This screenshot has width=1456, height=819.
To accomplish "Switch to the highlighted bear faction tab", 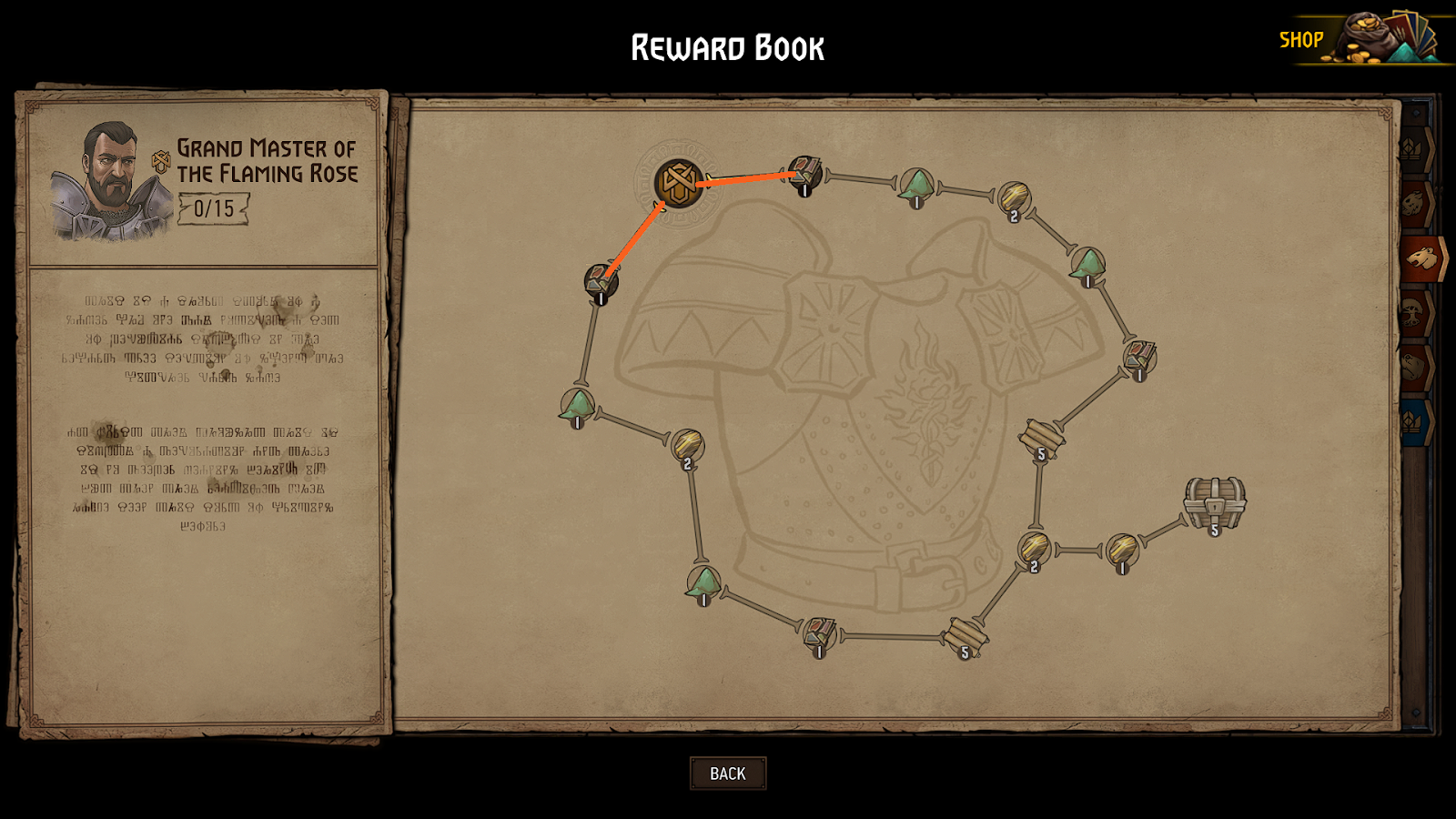I will tap(1420, 257).
